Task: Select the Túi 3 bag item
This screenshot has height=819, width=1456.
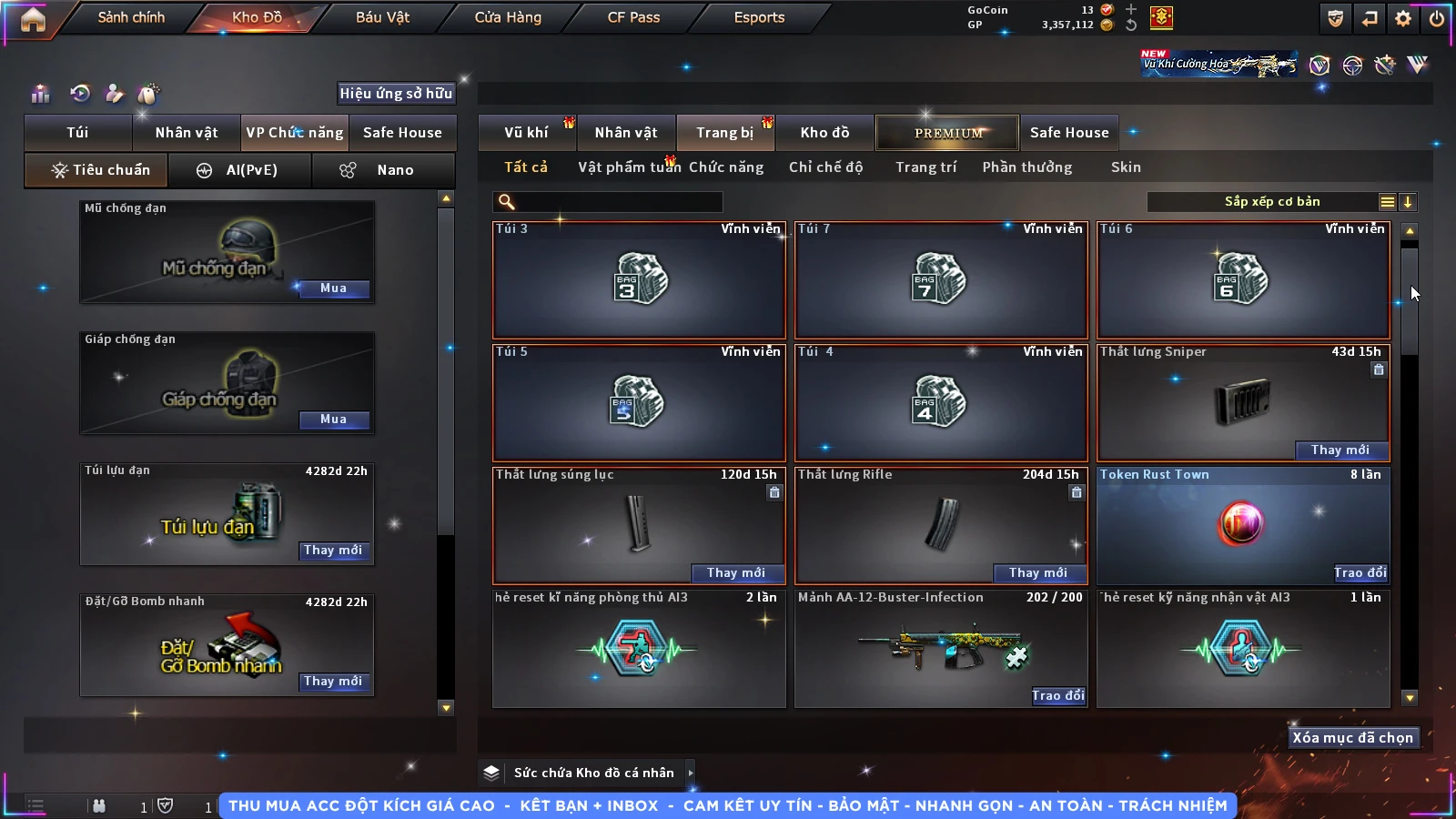Action: 639,279
